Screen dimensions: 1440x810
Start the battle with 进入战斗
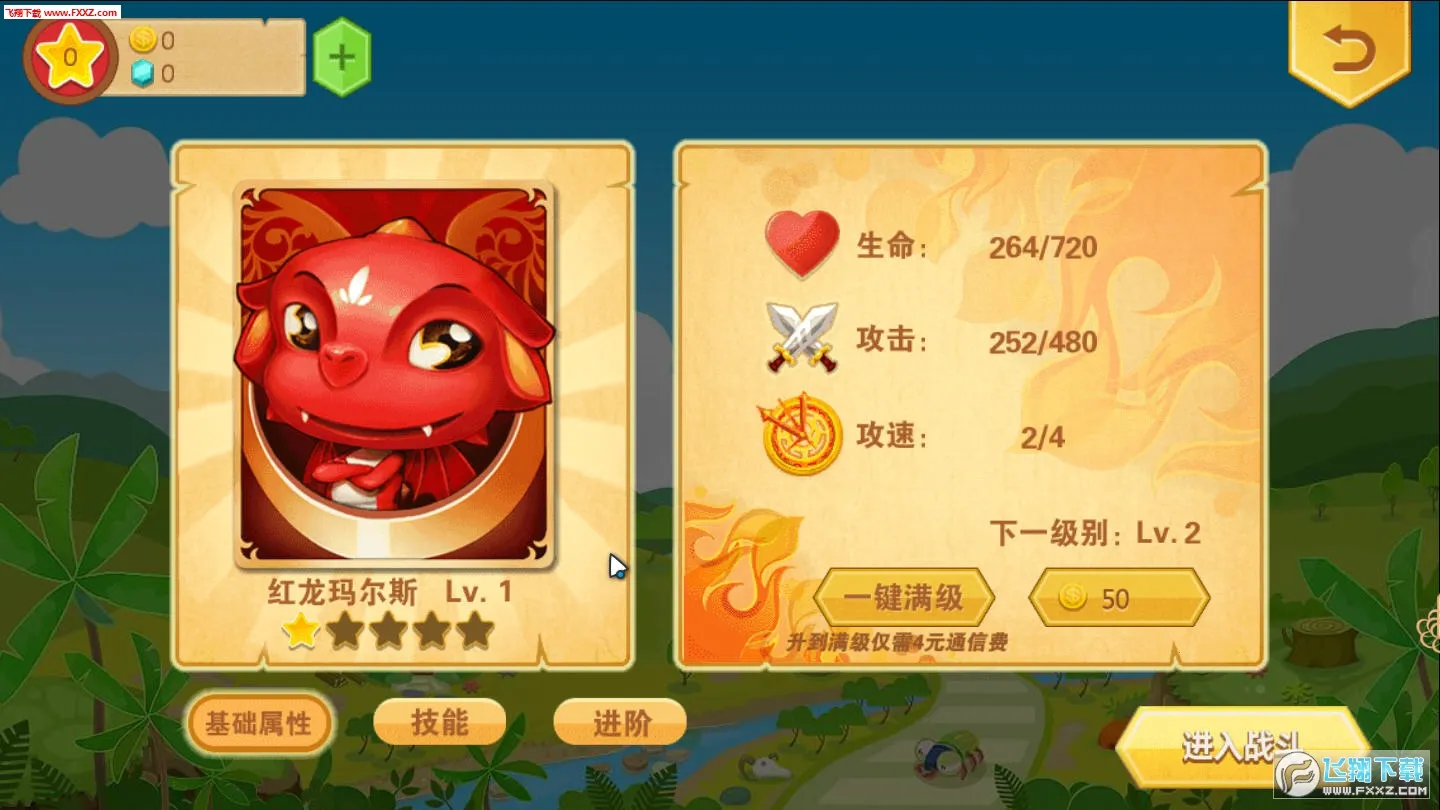[x=1240, y=748]
